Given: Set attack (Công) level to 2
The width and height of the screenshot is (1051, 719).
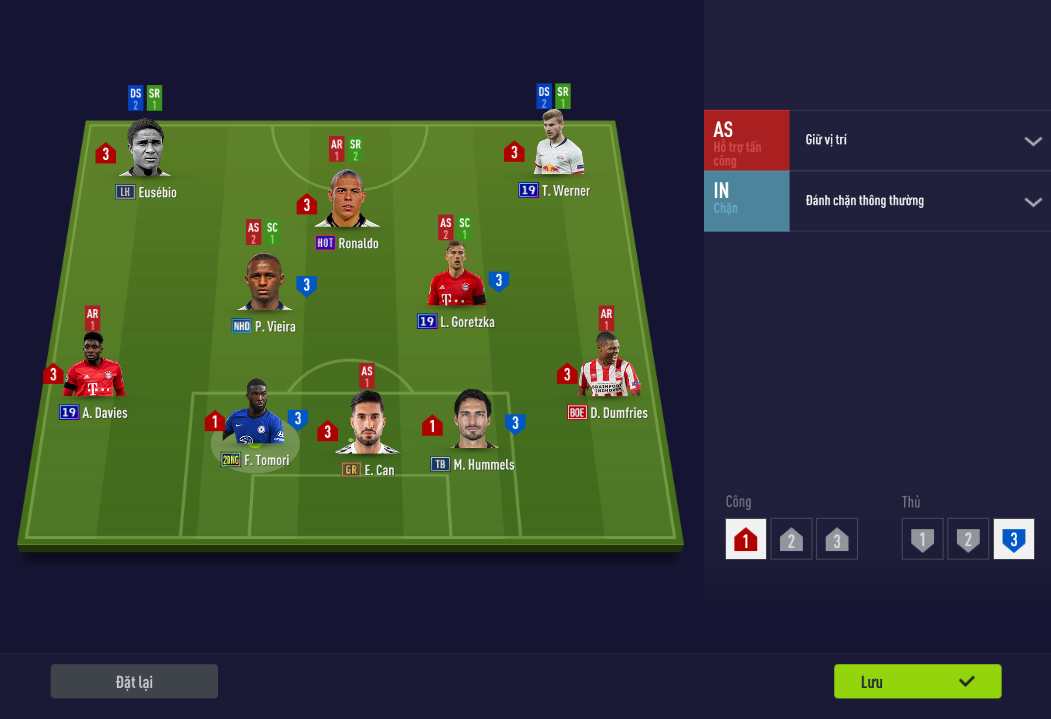Looking at the screenshot, I should point(791,539).
